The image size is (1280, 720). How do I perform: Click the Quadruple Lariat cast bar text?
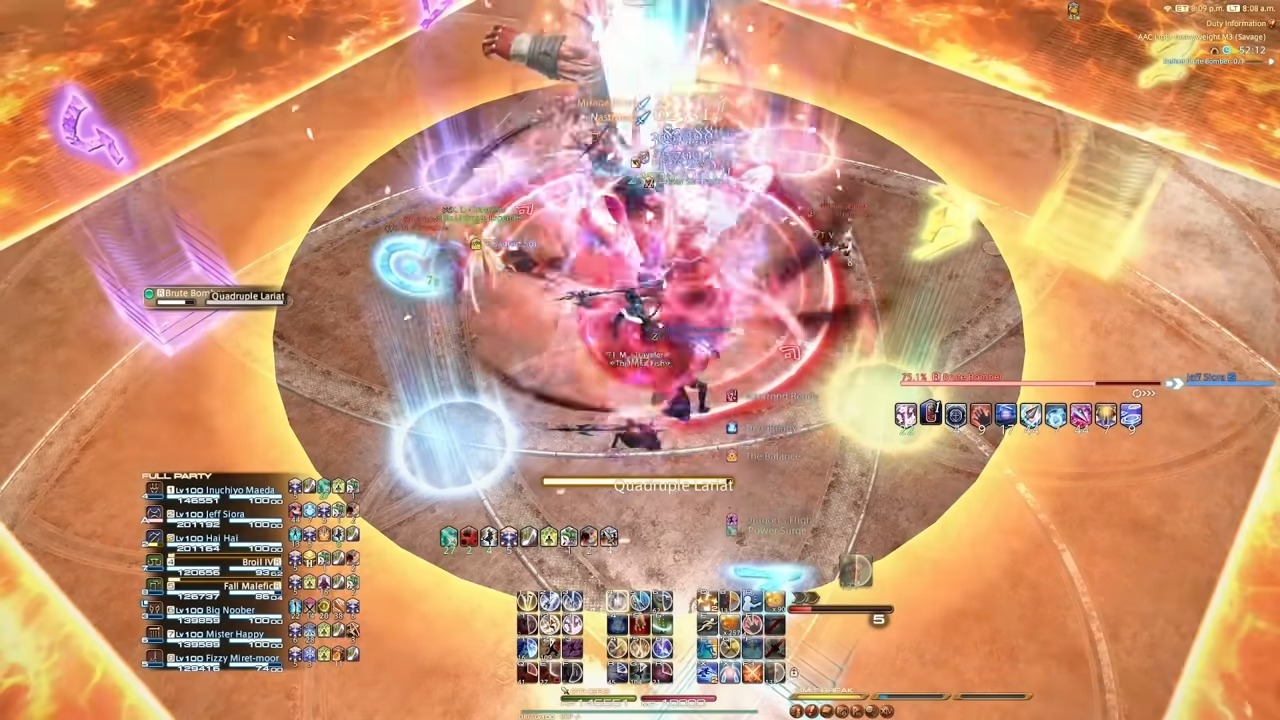[x=673, y=485]
